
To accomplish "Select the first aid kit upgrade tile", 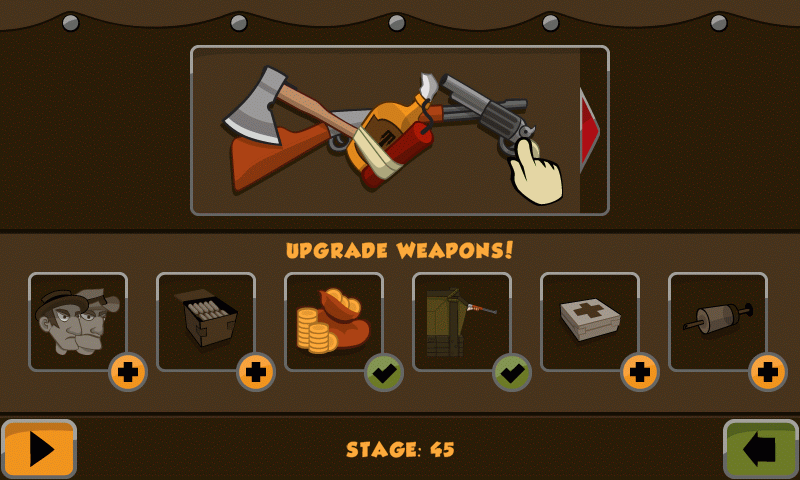I will [x=589, y=320].
